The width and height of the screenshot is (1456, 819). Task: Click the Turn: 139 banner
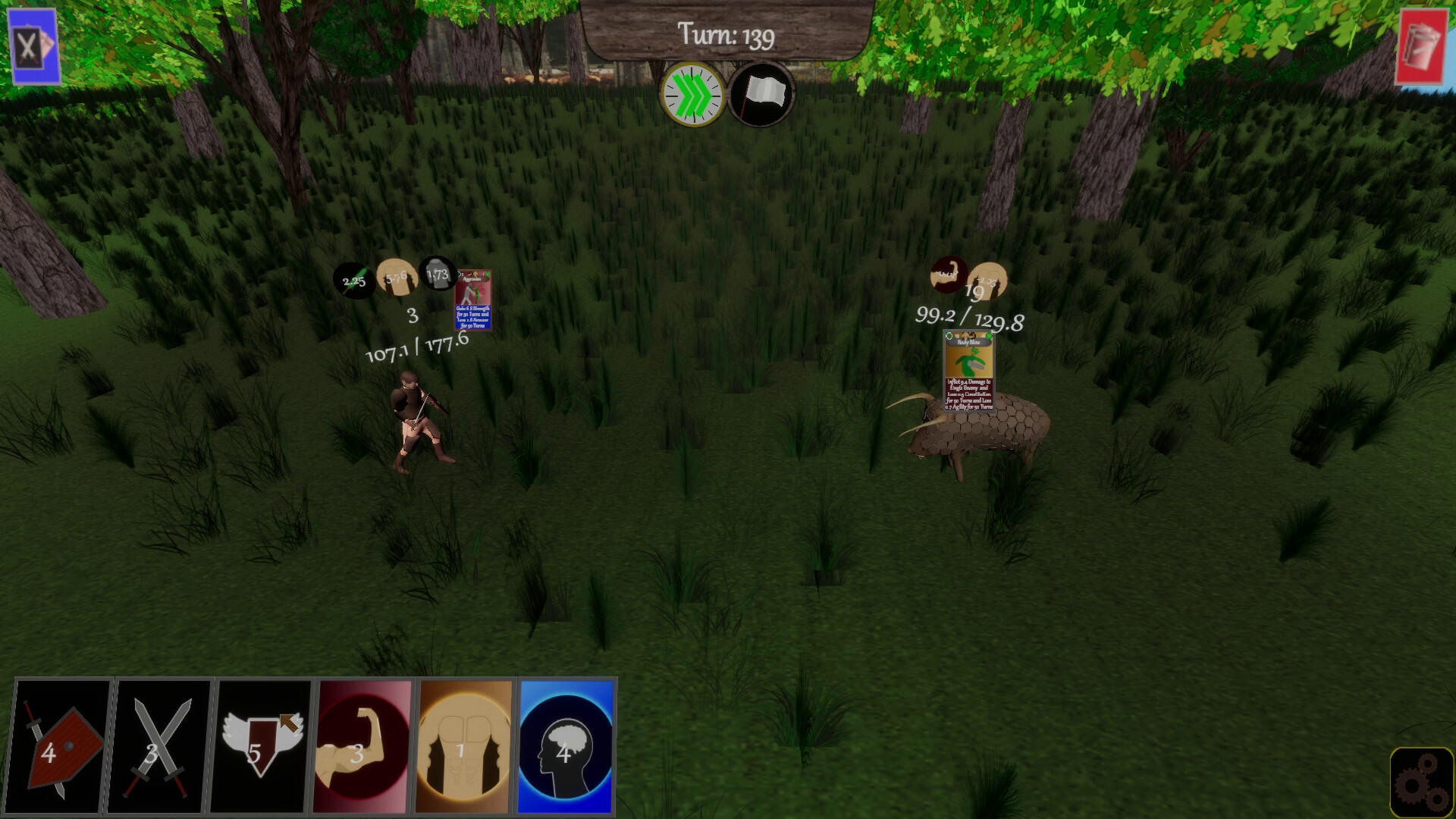726,35
